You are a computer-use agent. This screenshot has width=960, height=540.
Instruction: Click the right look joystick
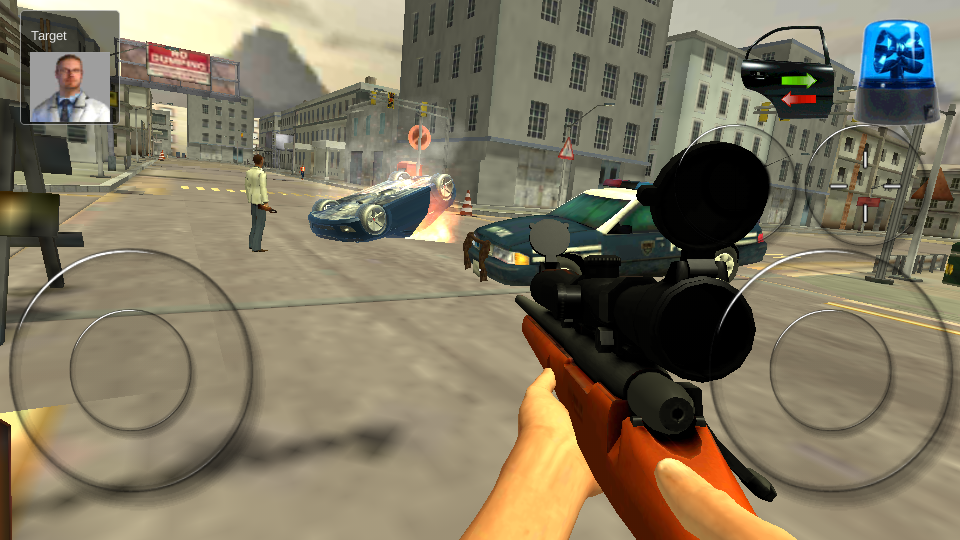tap(830, 370)
